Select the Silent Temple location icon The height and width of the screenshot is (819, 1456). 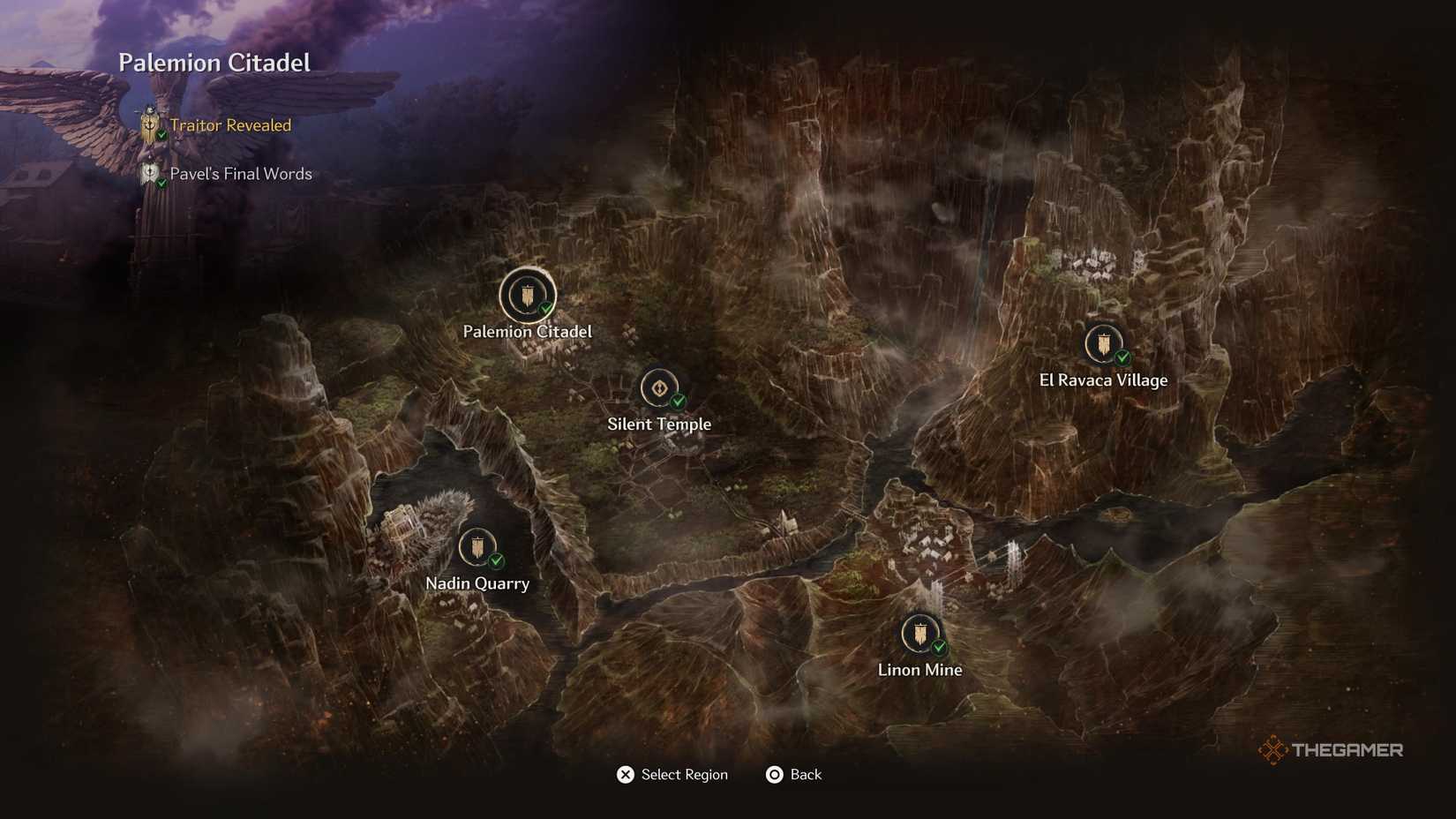658,389
